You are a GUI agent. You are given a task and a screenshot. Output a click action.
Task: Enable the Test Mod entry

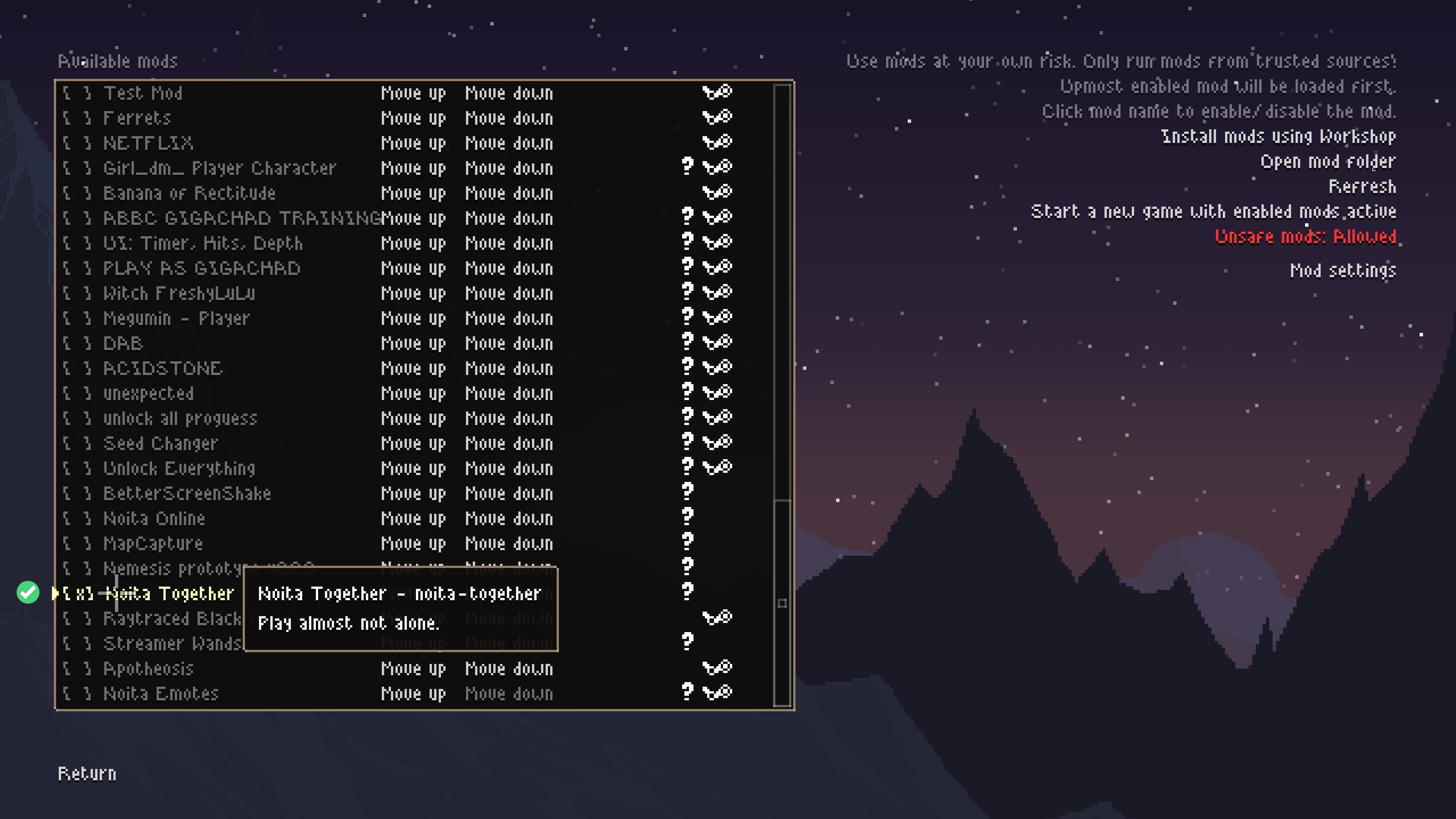coord(143,93)
